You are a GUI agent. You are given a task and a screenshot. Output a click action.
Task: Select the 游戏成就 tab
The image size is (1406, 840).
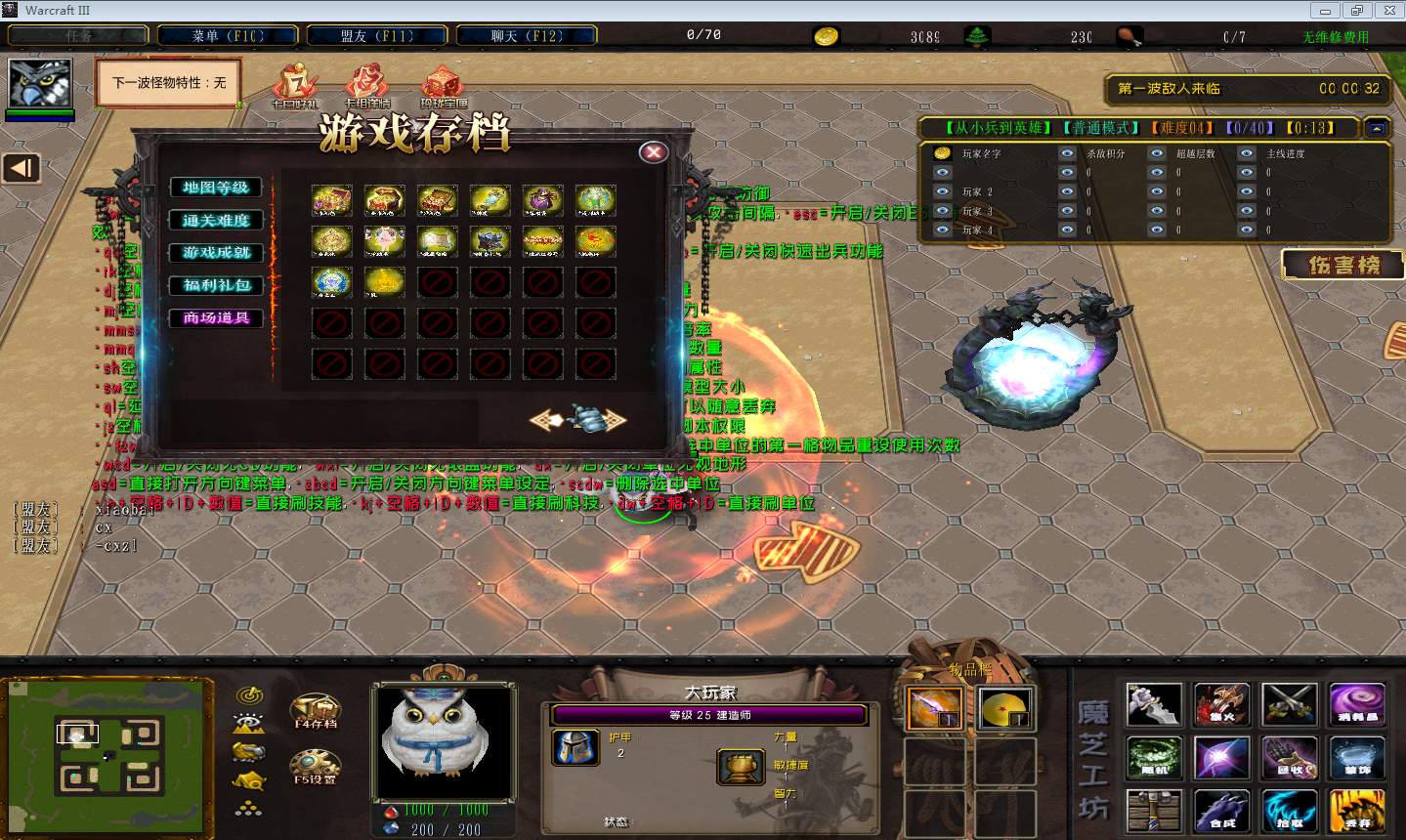(216, 252)
